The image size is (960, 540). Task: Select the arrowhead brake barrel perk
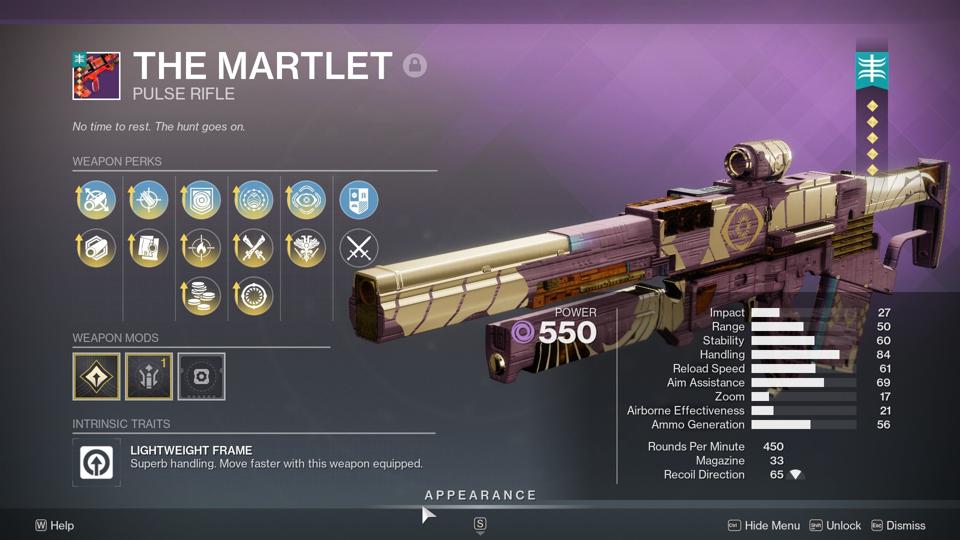click(97, 200)
